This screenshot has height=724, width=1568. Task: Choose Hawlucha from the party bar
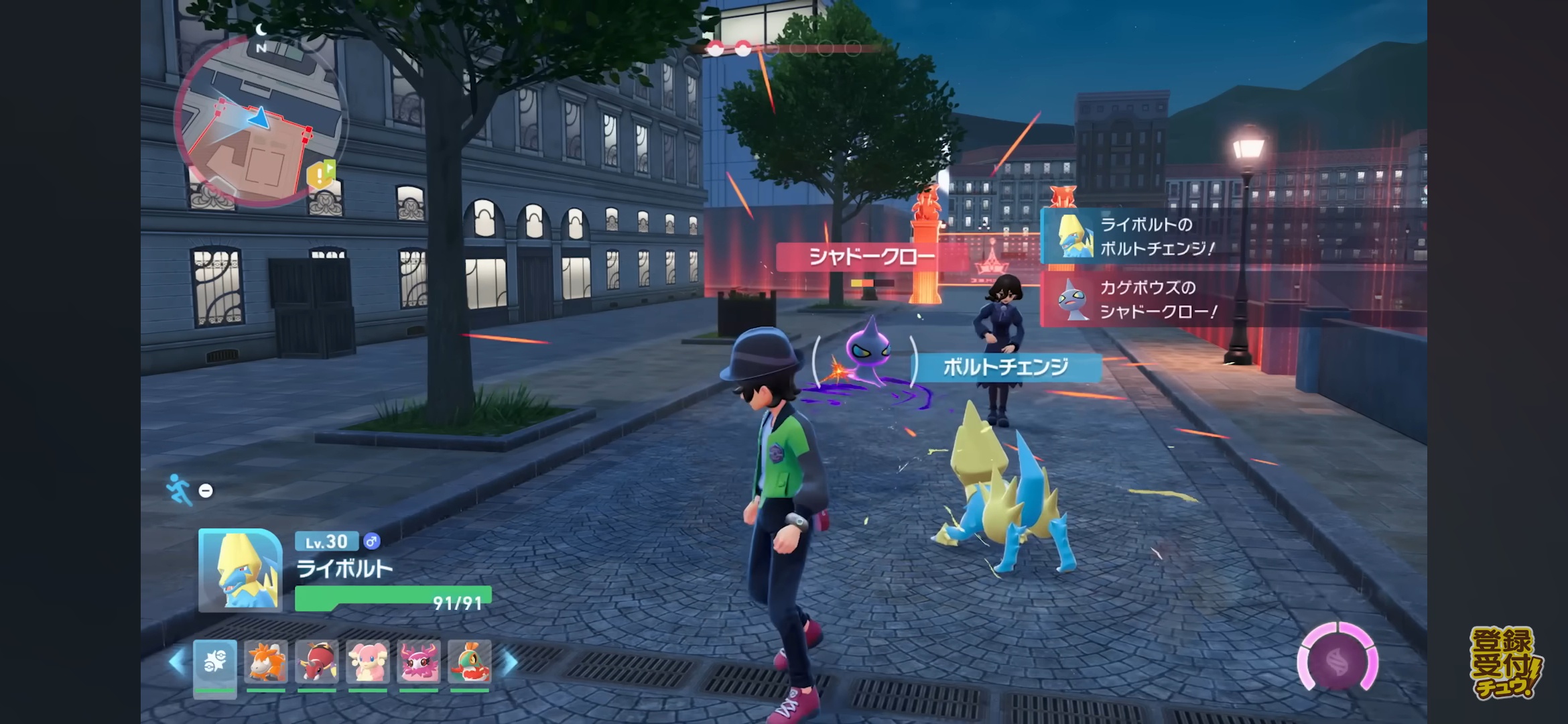pos(470,662)
